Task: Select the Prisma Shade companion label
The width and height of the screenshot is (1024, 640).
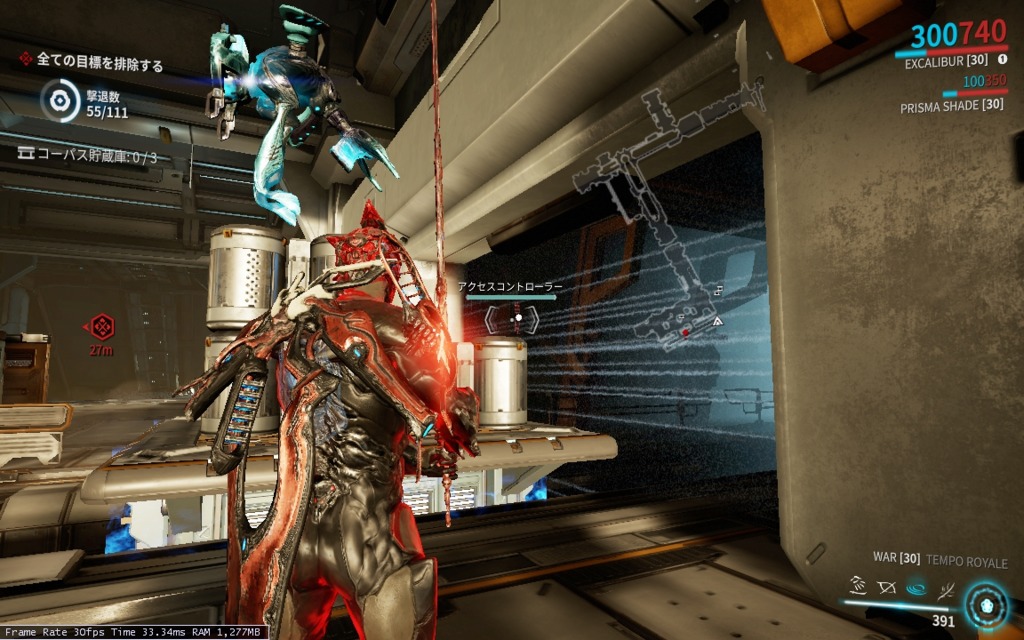Action: pos(951,104)
